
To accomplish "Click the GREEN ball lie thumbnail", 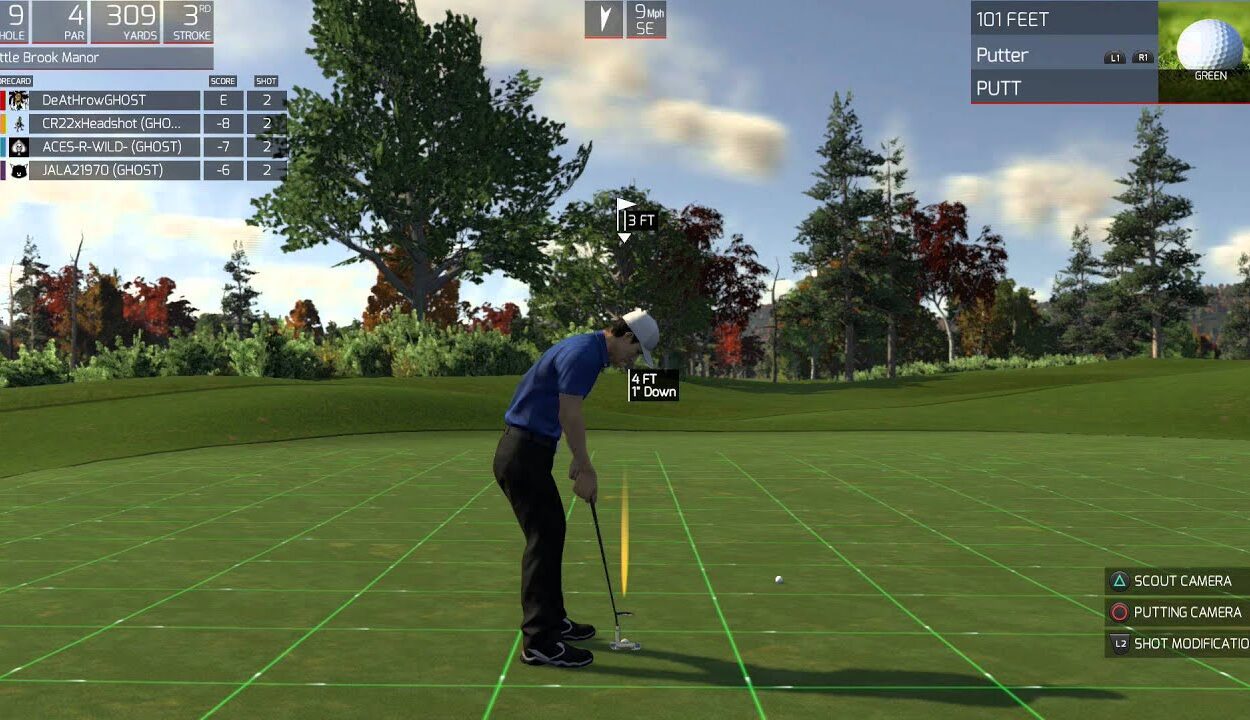I will (x=1205, y=50).
